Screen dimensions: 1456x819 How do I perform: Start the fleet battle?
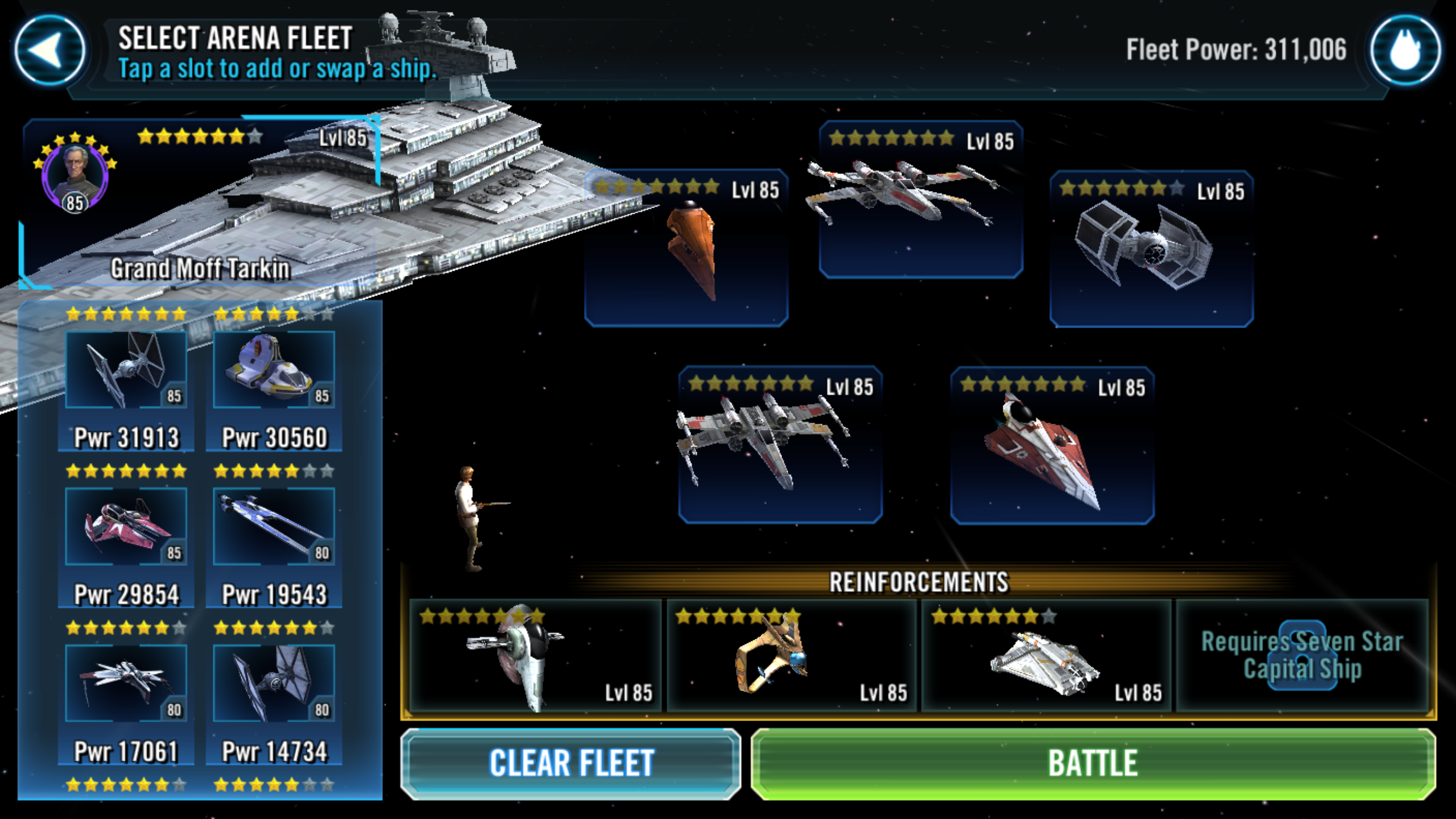[x=1093, y=763]
